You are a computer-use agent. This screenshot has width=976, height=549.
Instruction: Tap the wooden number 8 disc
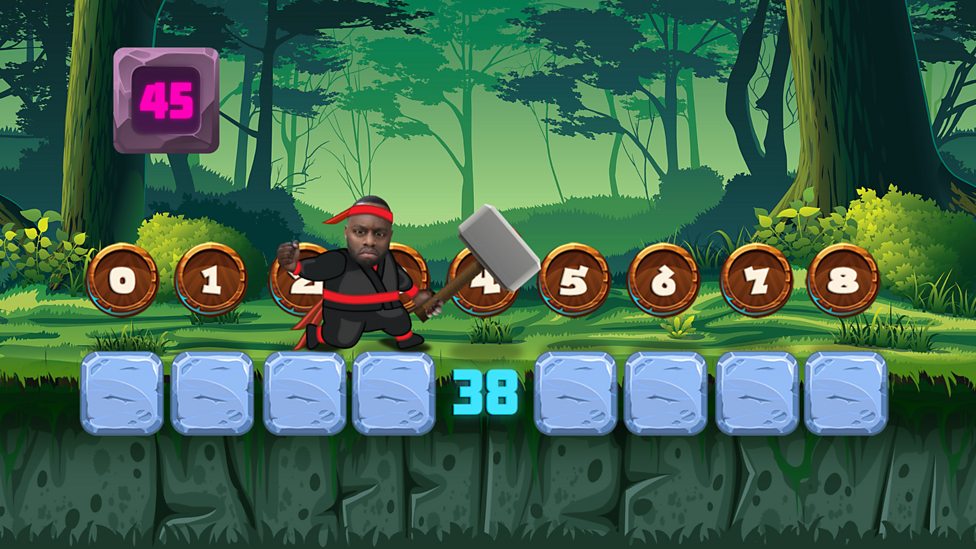pos(843,279)
